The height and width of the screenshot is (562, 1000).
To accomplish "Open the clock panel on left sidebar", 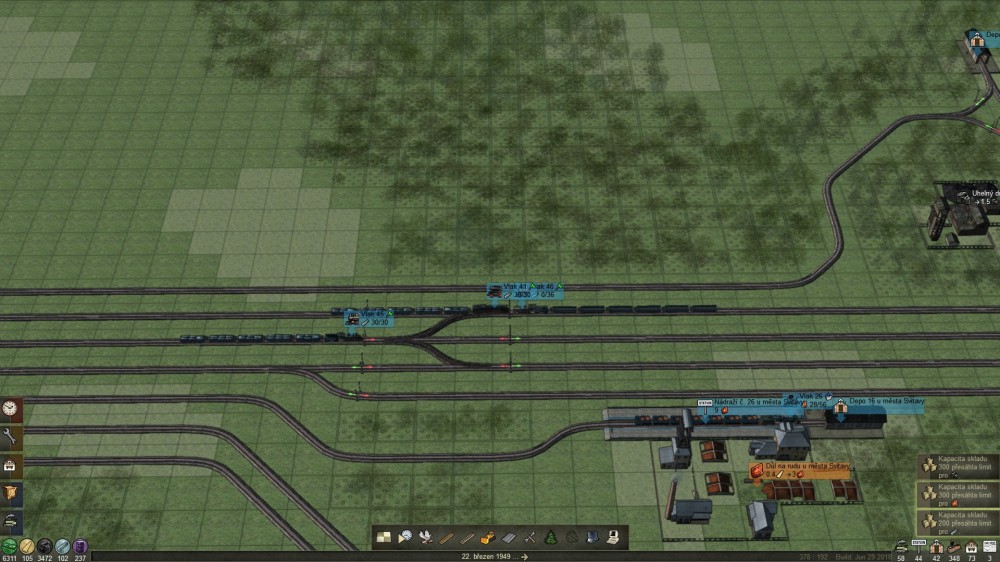I will click(x=11, y=408).
